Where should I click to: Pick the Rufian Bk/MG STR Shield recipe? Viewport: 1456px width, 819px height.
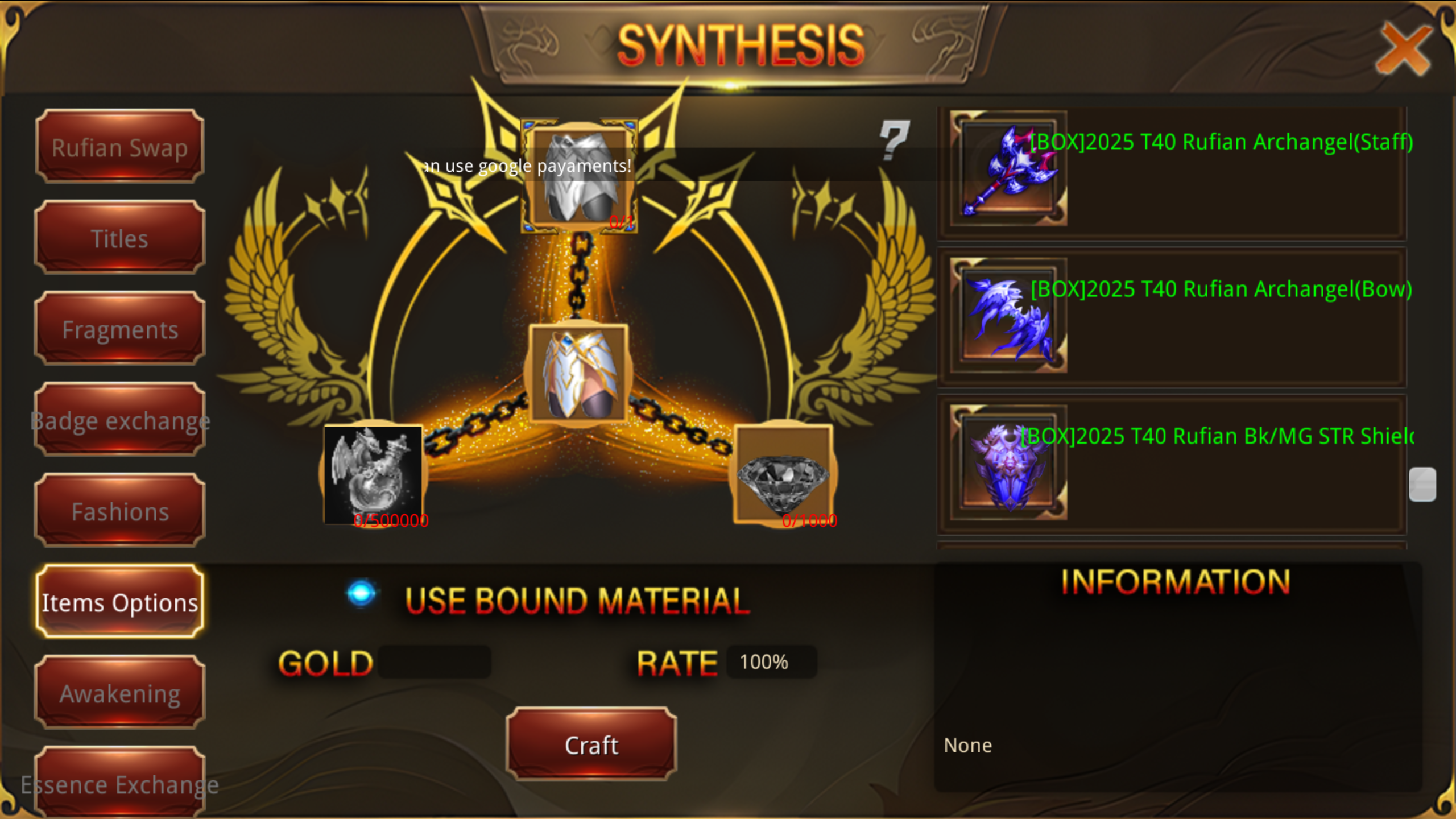[x=1172, y=464]
